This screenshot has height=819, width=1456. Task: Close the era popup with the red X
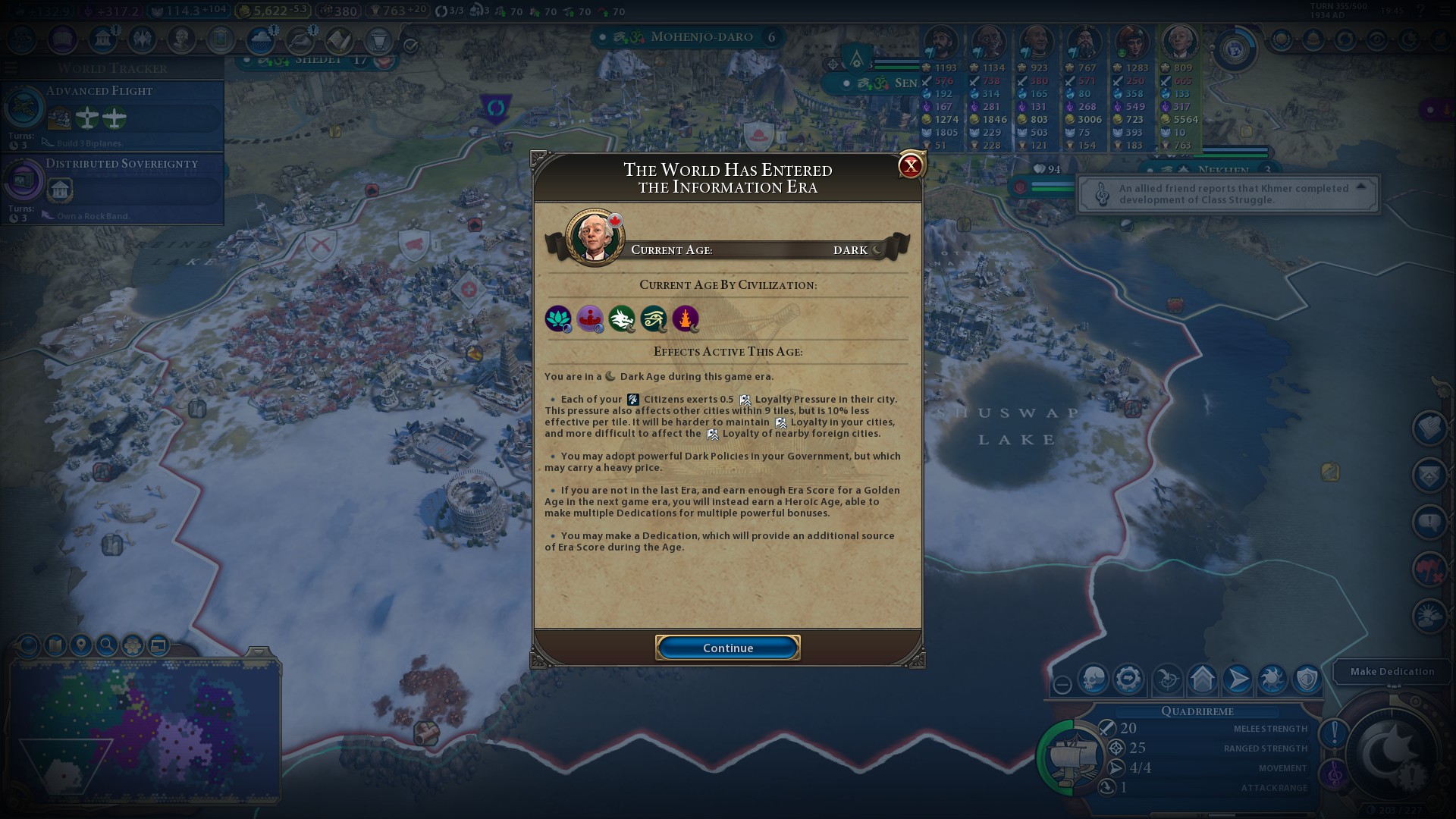pyautogui.click(x=910, y=165)
